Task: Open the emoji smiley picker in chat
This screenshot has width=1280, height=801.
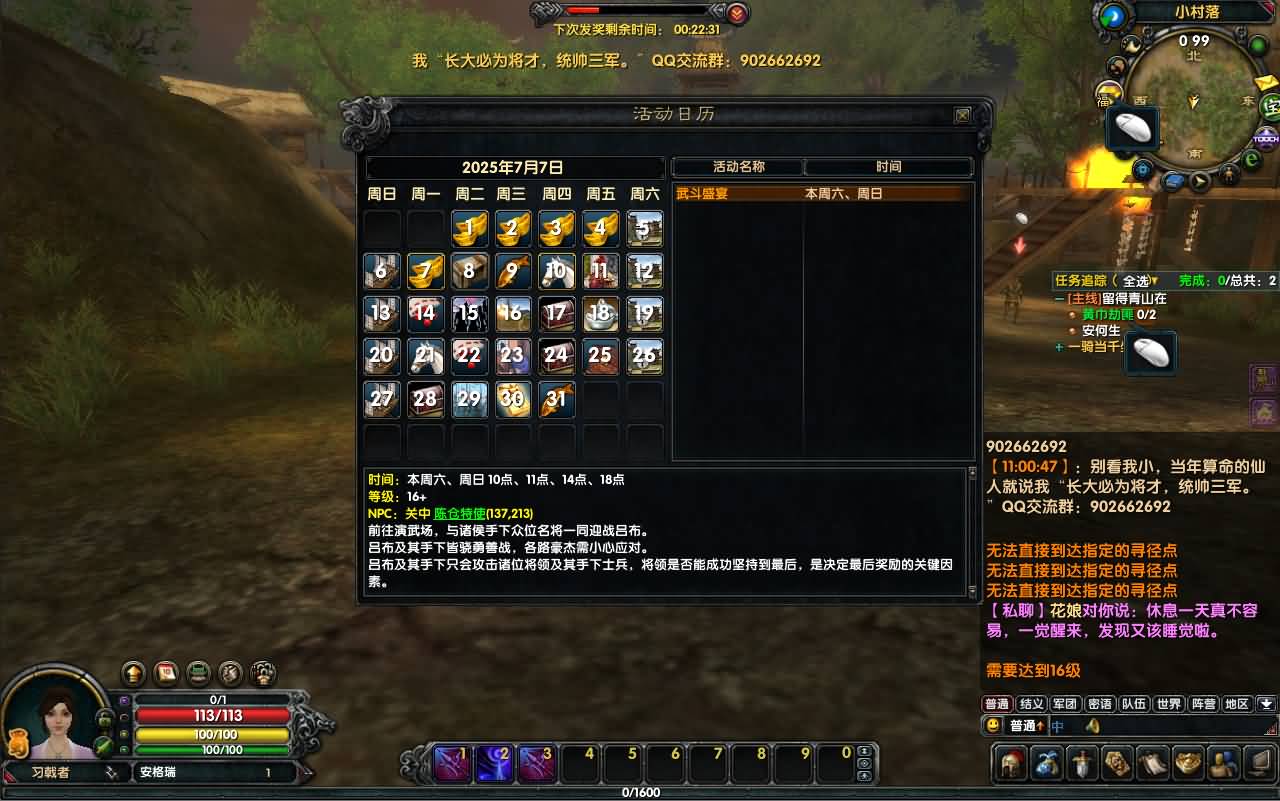Action: click(993, 726)
